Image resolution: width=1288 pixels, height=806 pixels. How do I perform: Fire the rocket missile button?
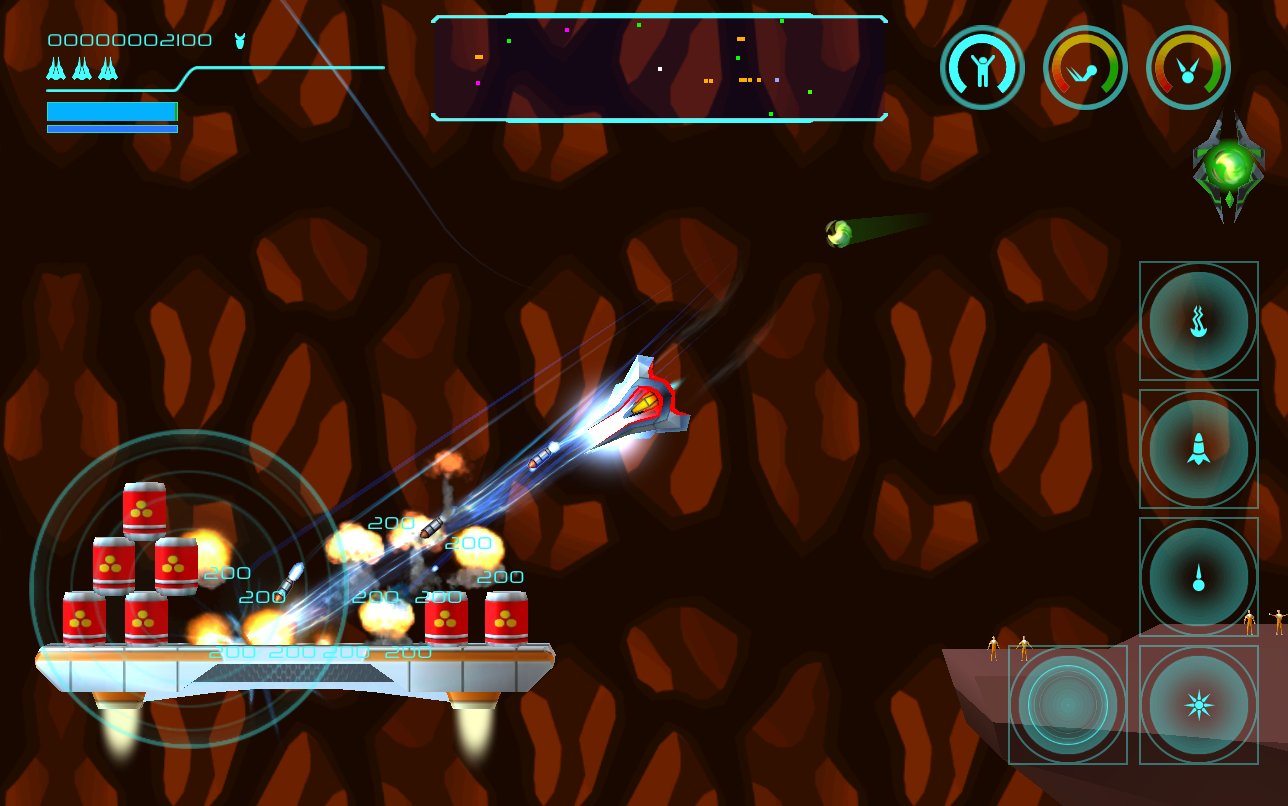coord(1198,449)
